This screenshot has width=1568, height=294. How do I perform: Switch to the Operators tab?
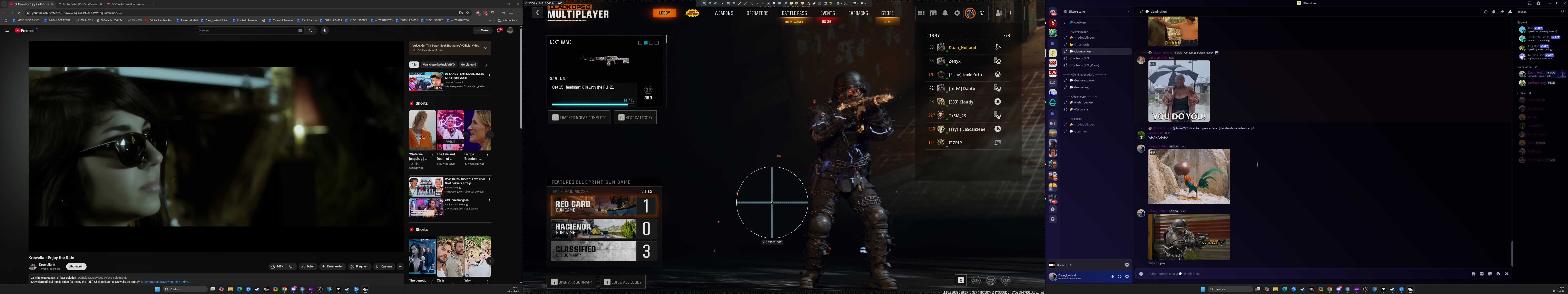pyautogui.click(x=757, y=13)
